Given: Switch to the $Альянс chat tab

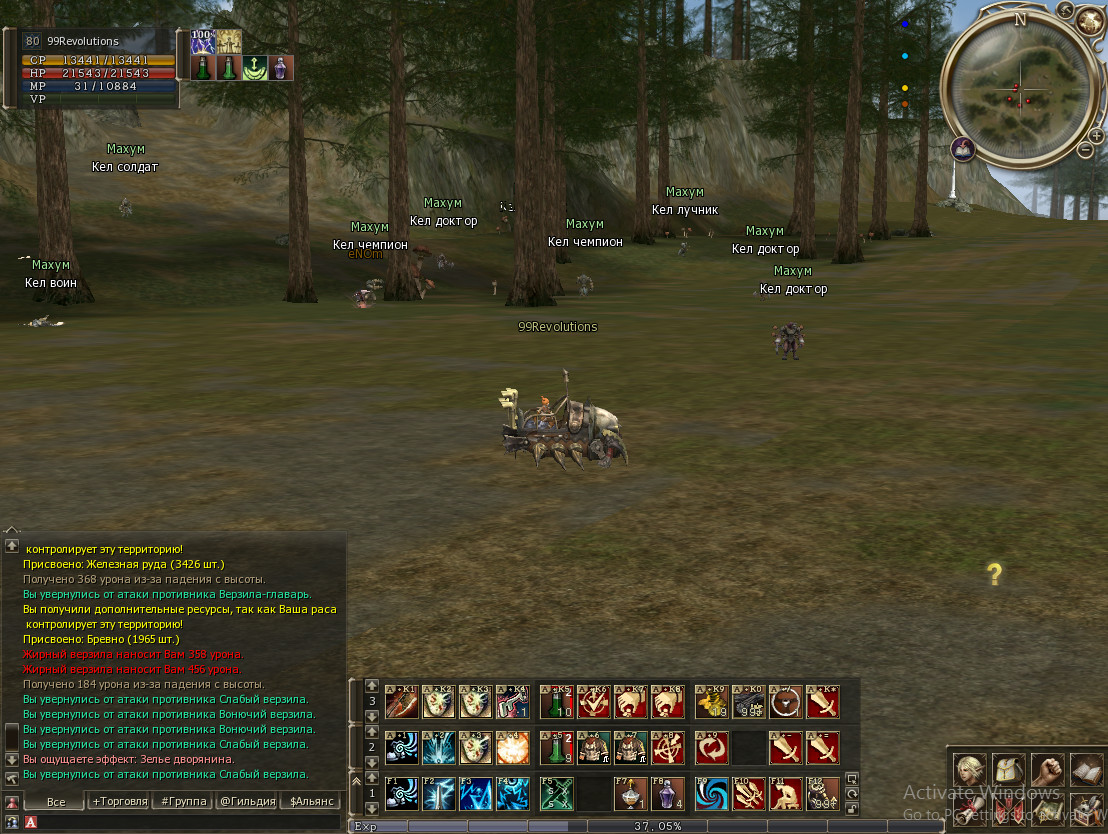Looking at the screenshot, I should point(310,801).
